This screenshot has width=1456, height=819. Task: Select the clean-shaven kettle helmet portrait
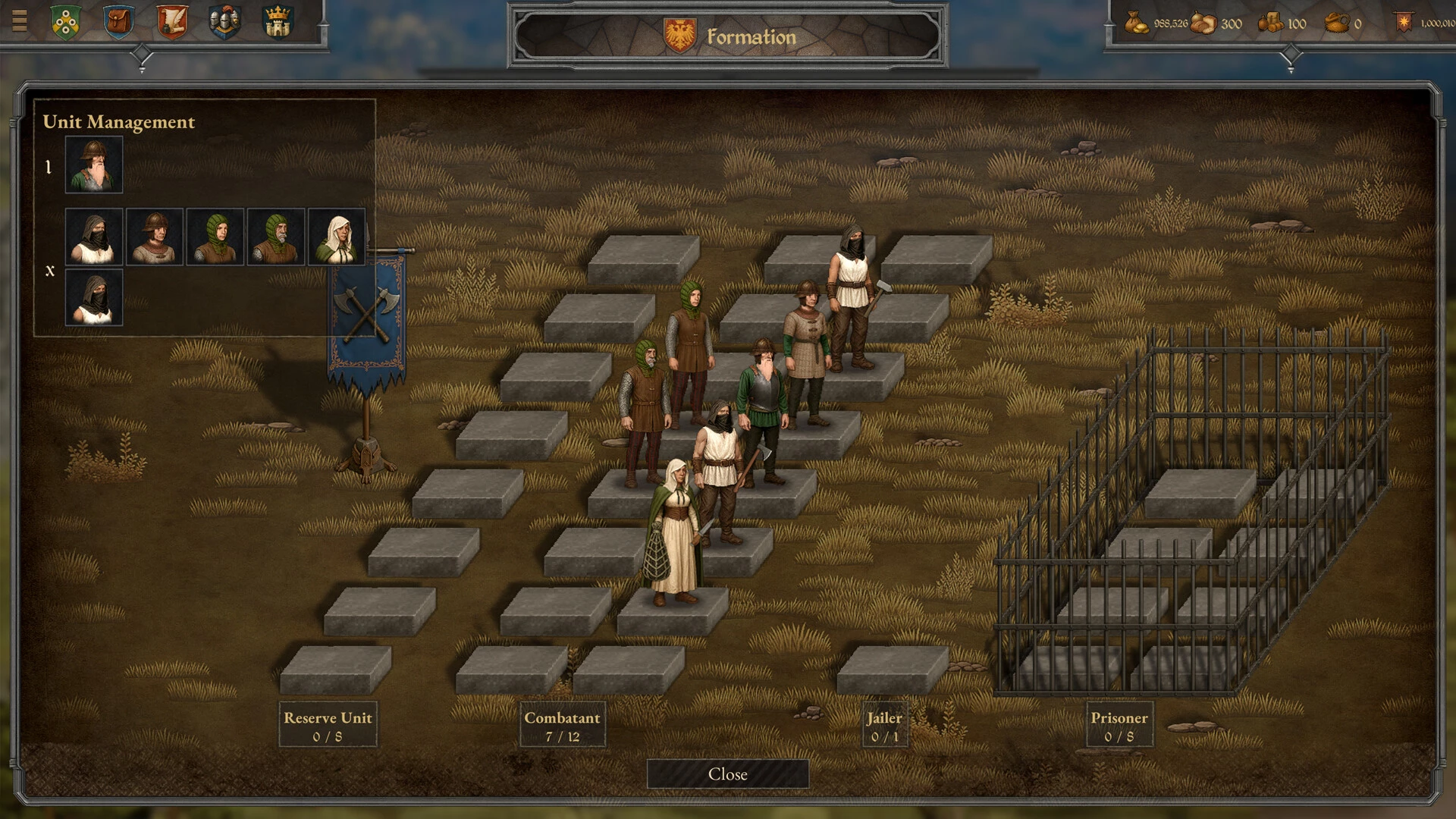coord(155,237)
